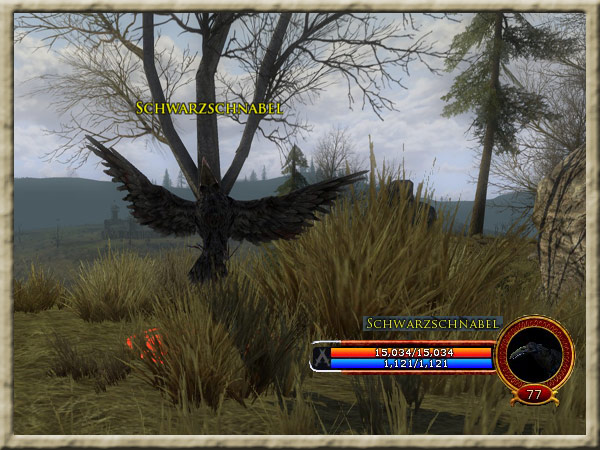This screenshot has width=600, height=450.
Task: Click the Schwarzschnabel raven portrait
Action: tap(534, 352)
